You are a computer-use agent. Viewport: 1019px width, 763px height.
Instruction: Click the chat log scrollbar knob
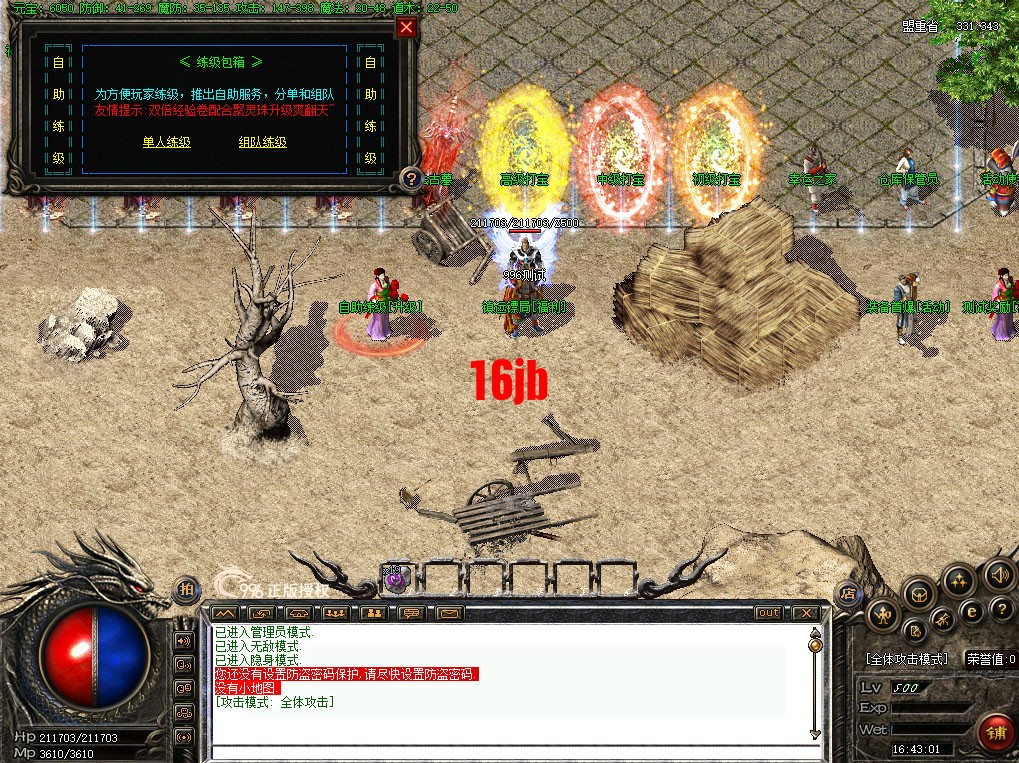point(815,645)
